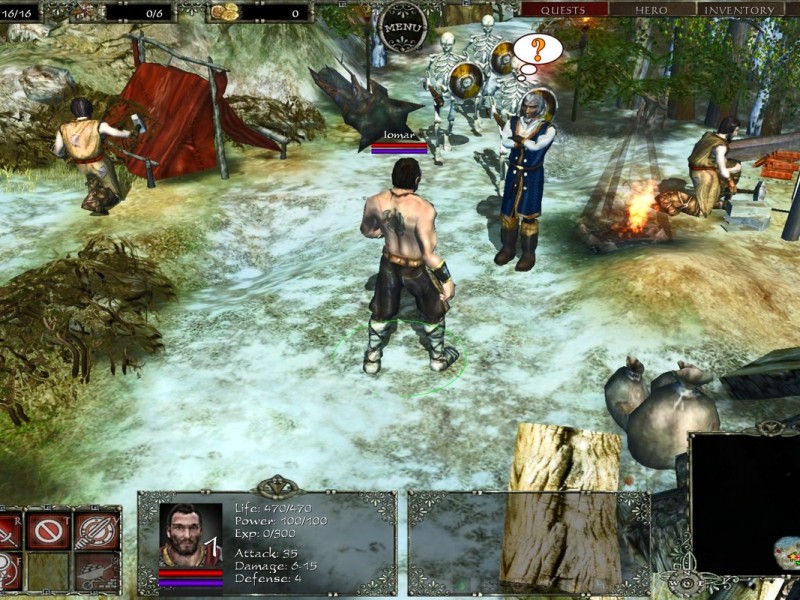Activate the sword and shield command
Viewport: 800px width, 600px height.
pyautogui.click(x=97, y=529)
